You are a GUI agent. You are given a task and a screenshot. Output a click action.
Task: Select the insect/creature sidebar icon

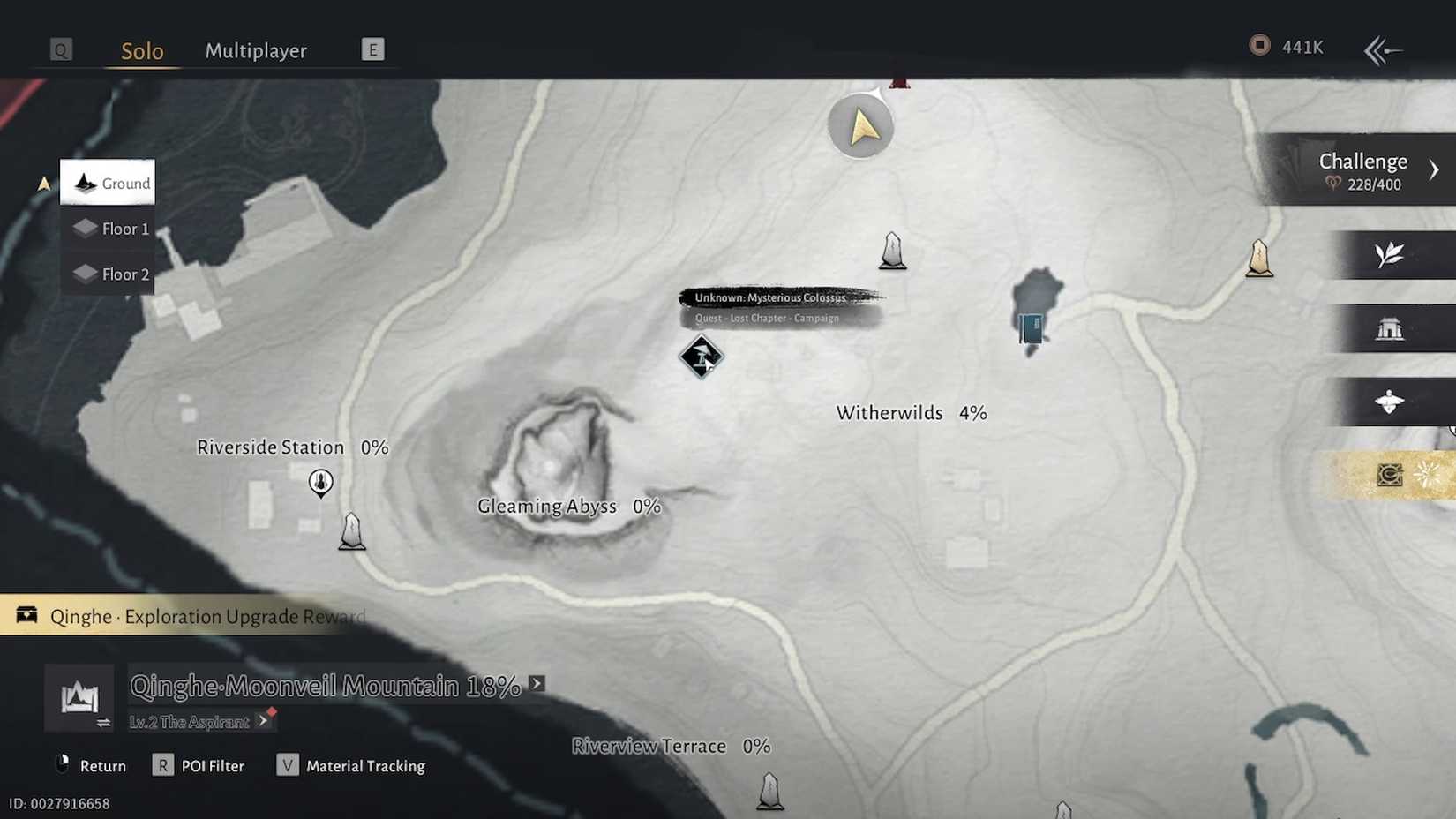1390,402
